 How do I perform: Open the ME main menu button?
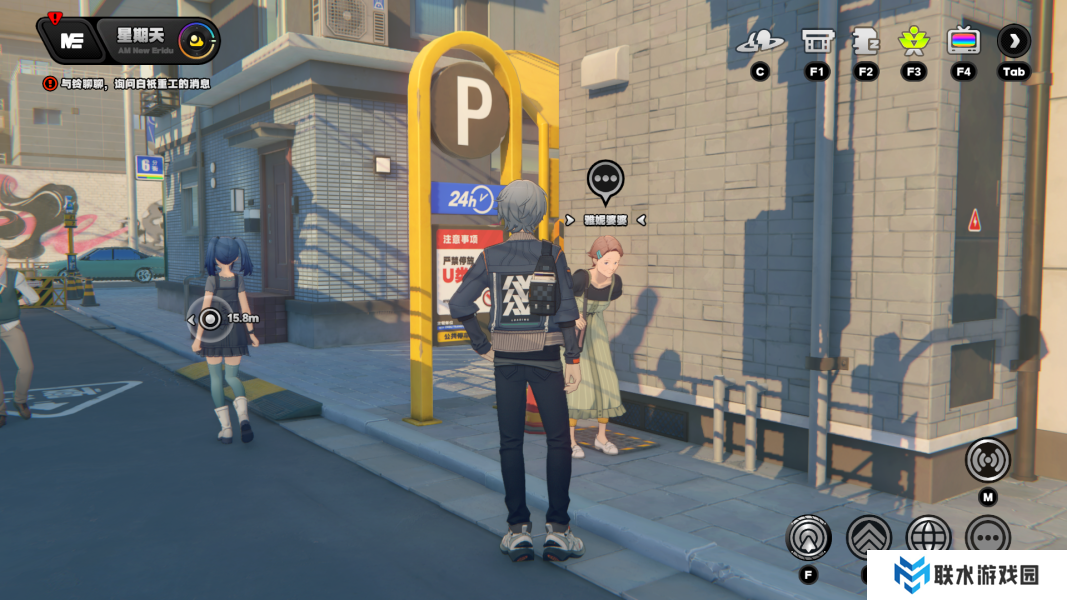(x=71, y=41)
